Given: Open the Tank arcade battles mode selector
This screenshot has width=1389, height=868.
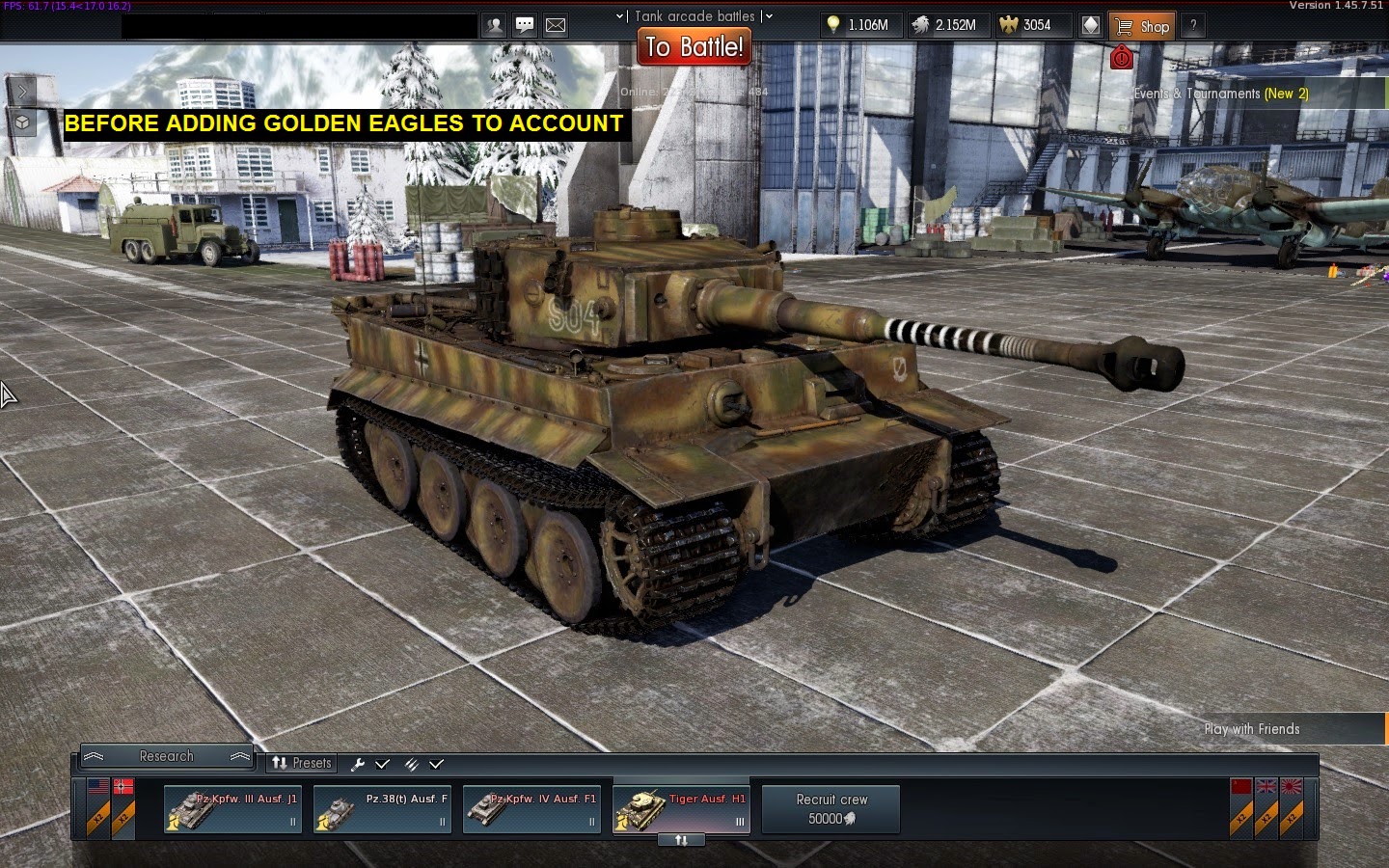Looking at the screenshot, I should pos(694,15).
